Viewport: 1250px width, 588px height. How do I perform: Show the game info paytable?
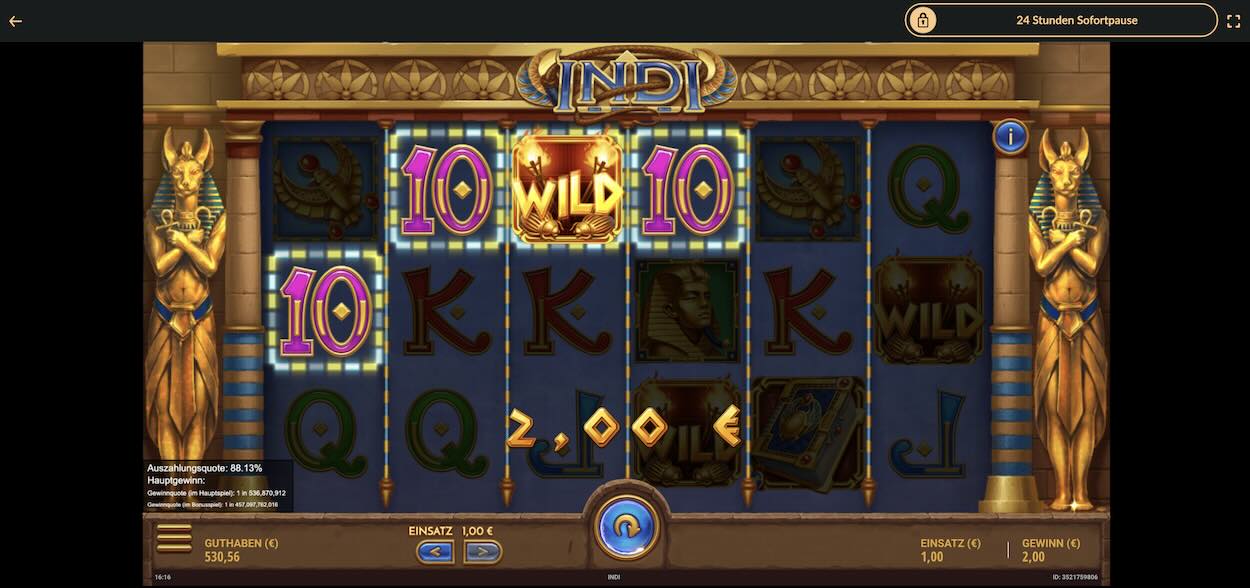[x=1010, y=137]
